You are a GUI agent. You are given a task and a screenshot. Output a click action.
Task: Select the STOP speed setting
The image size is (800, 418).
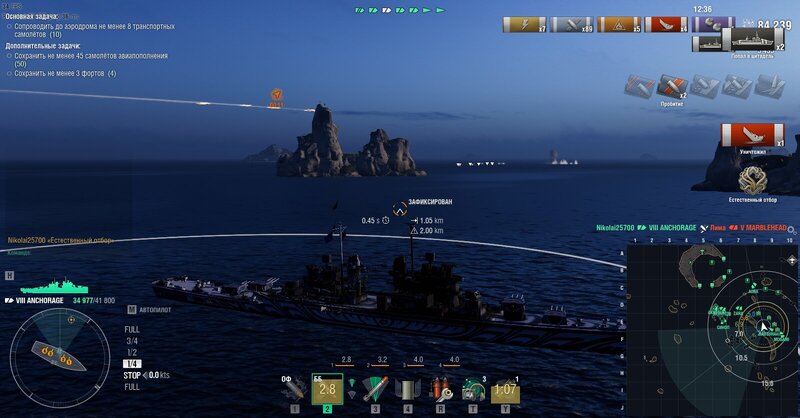coord(132,375)
